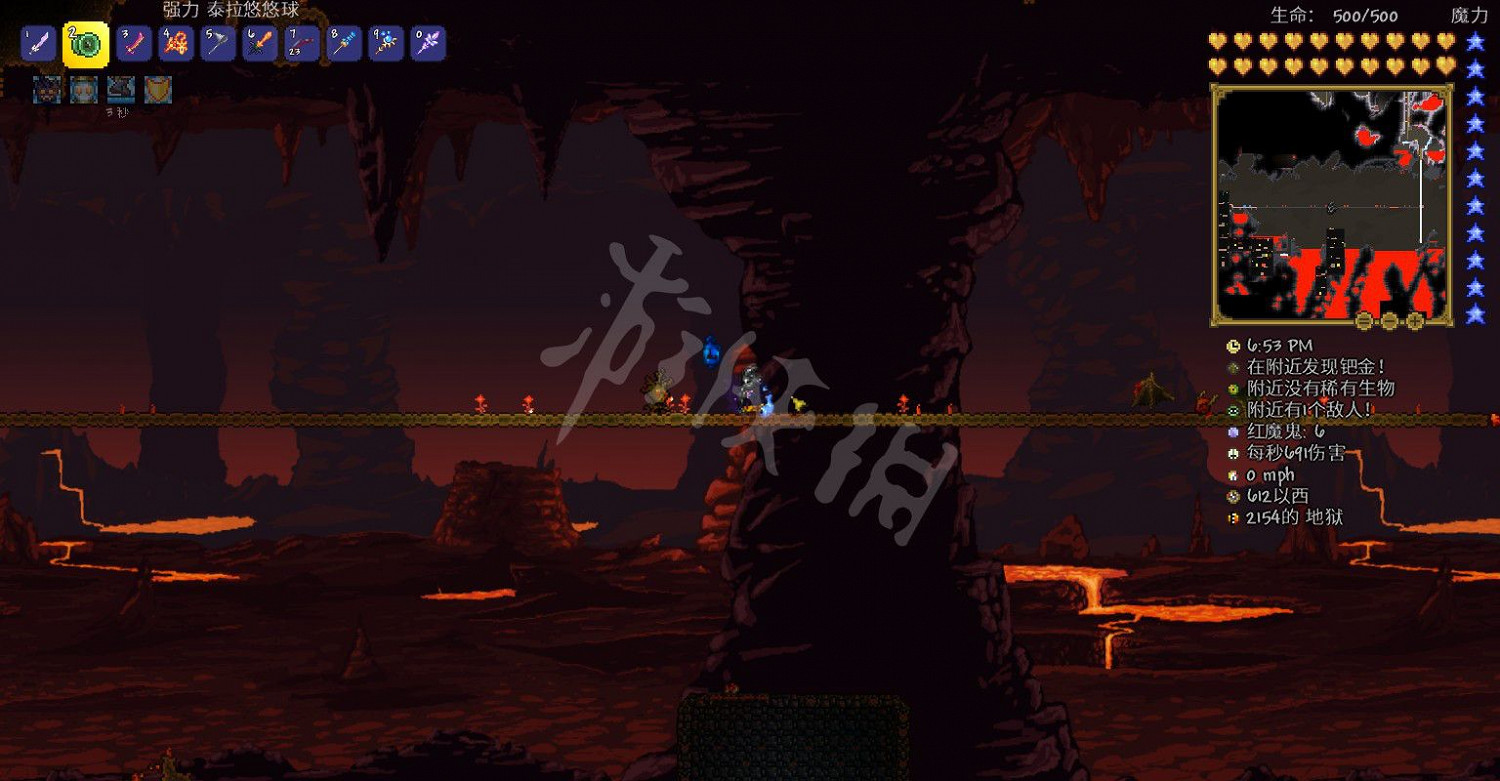Cancel the leftmost active buff icon
The height and width of the screenshot is (781, 1500).
(45, 90)
